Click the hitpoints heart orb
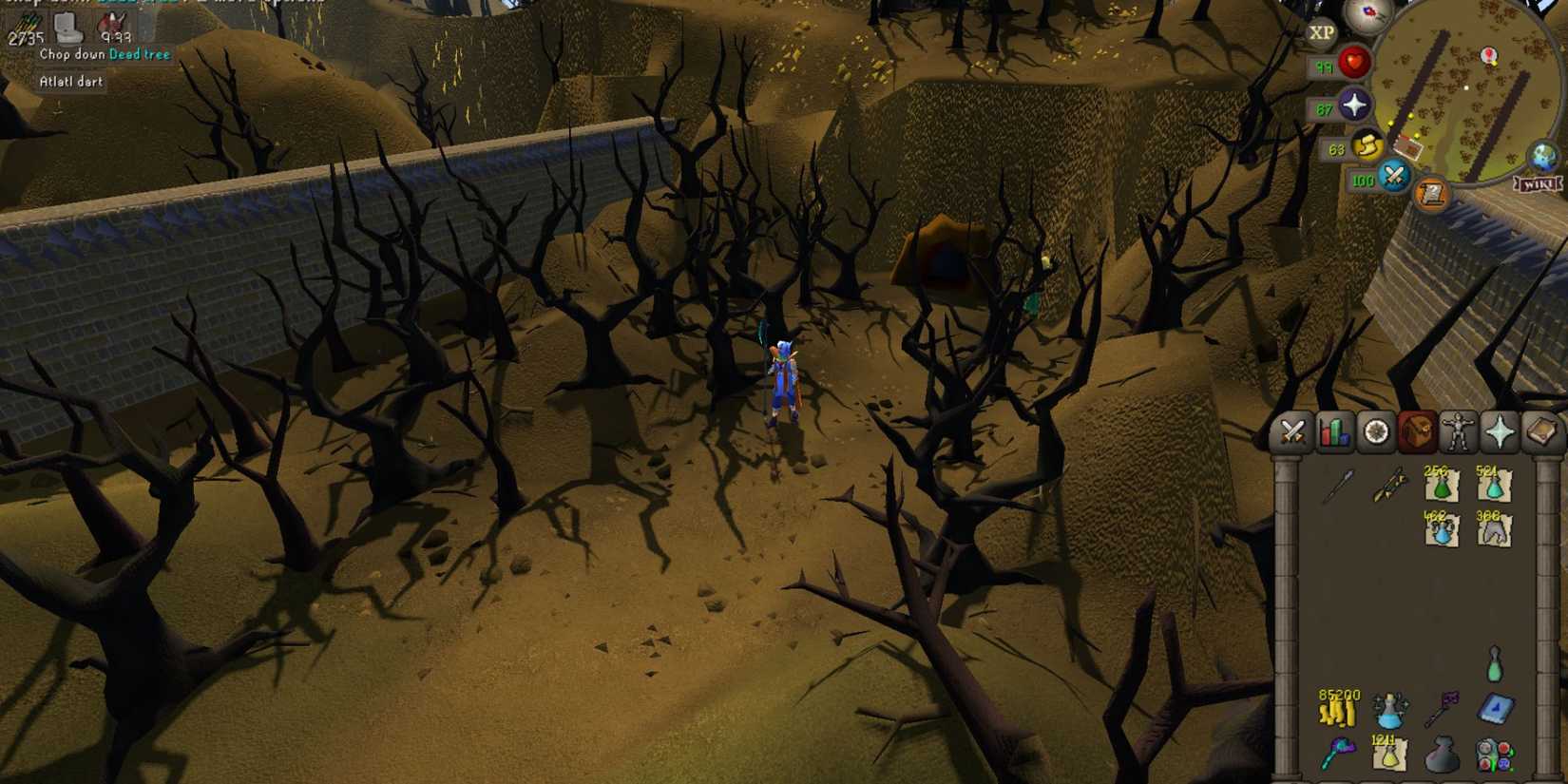1568x784 pixels. pyautogui.click(x=1354, y=62)
